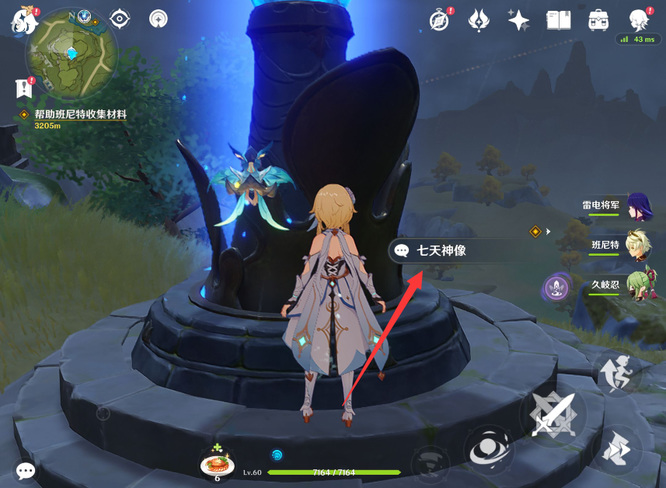Open the adventurer handbook book icon
Screen dimensions: 666x488
(558, 20)
